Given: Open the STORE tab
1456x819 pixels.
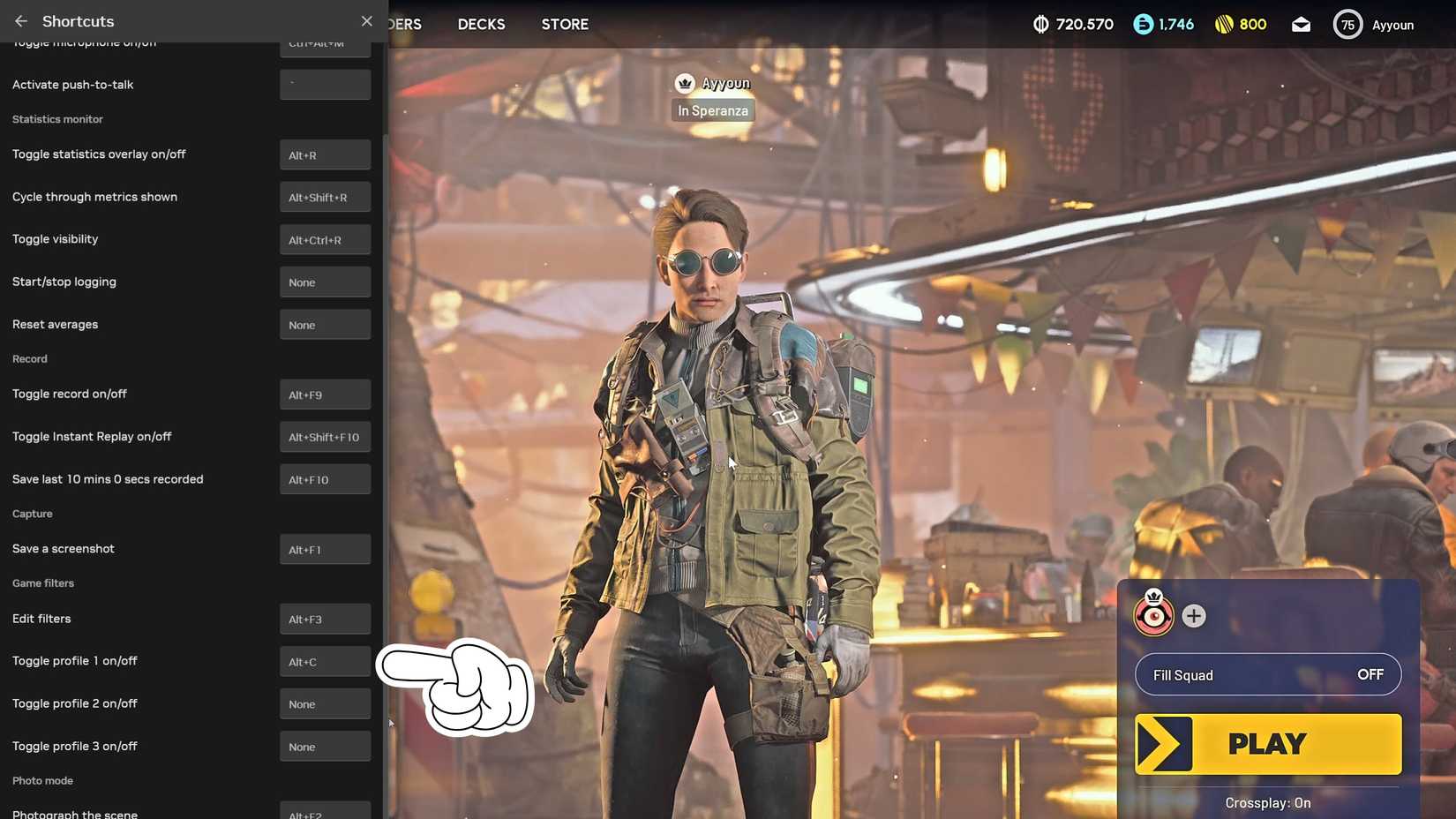Looking at the screenshot, I should pos(564,24).
